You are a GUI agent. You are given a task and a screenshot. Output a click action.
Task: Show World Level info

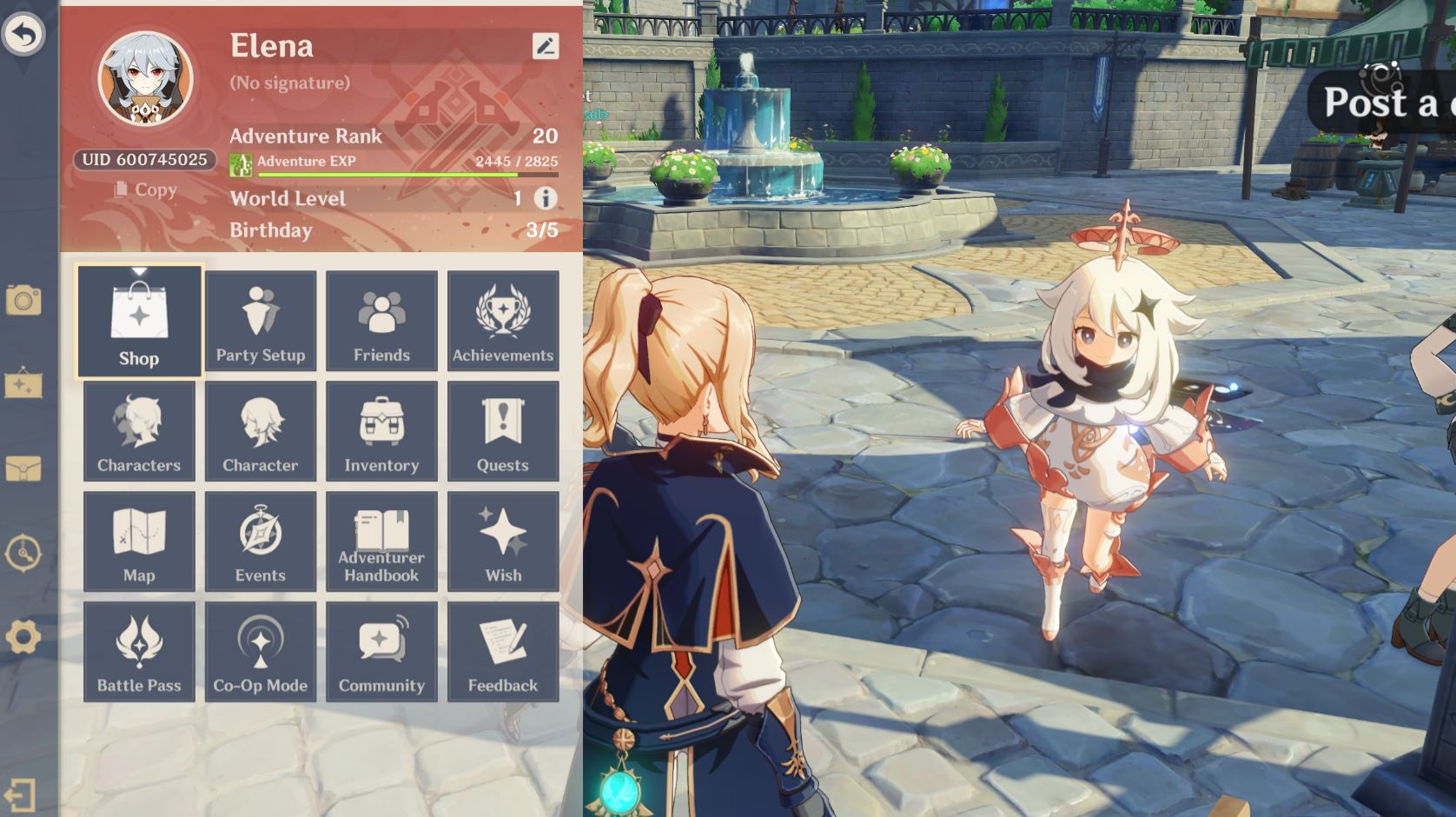tap(546, 198)
